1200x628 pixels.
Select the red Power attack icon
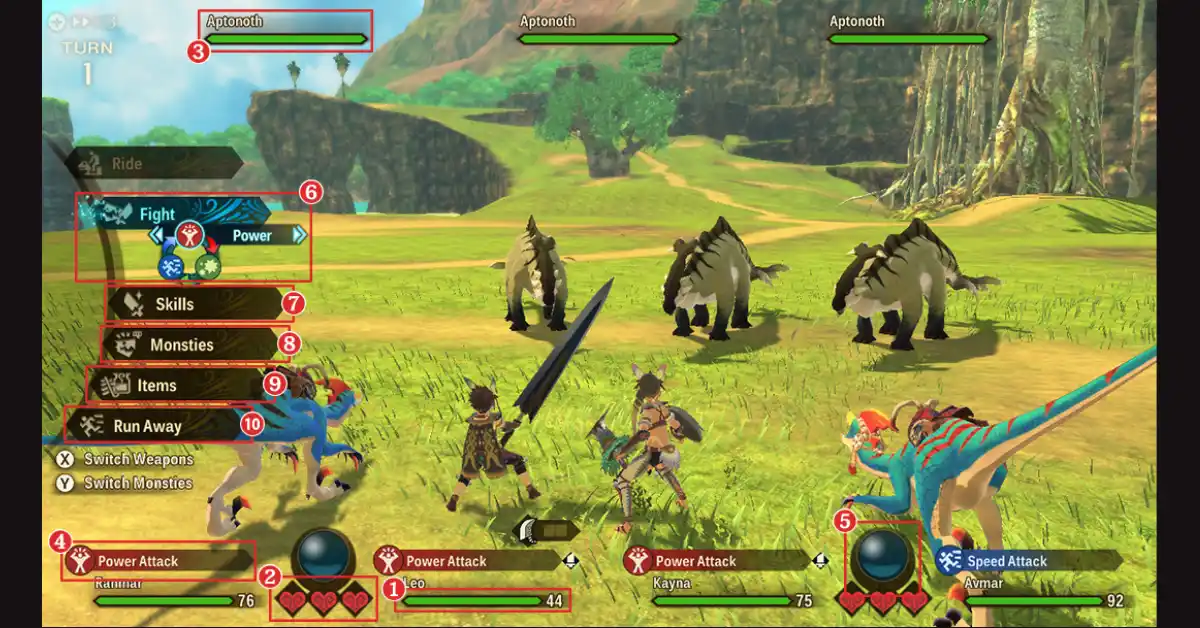pos(190,236)
